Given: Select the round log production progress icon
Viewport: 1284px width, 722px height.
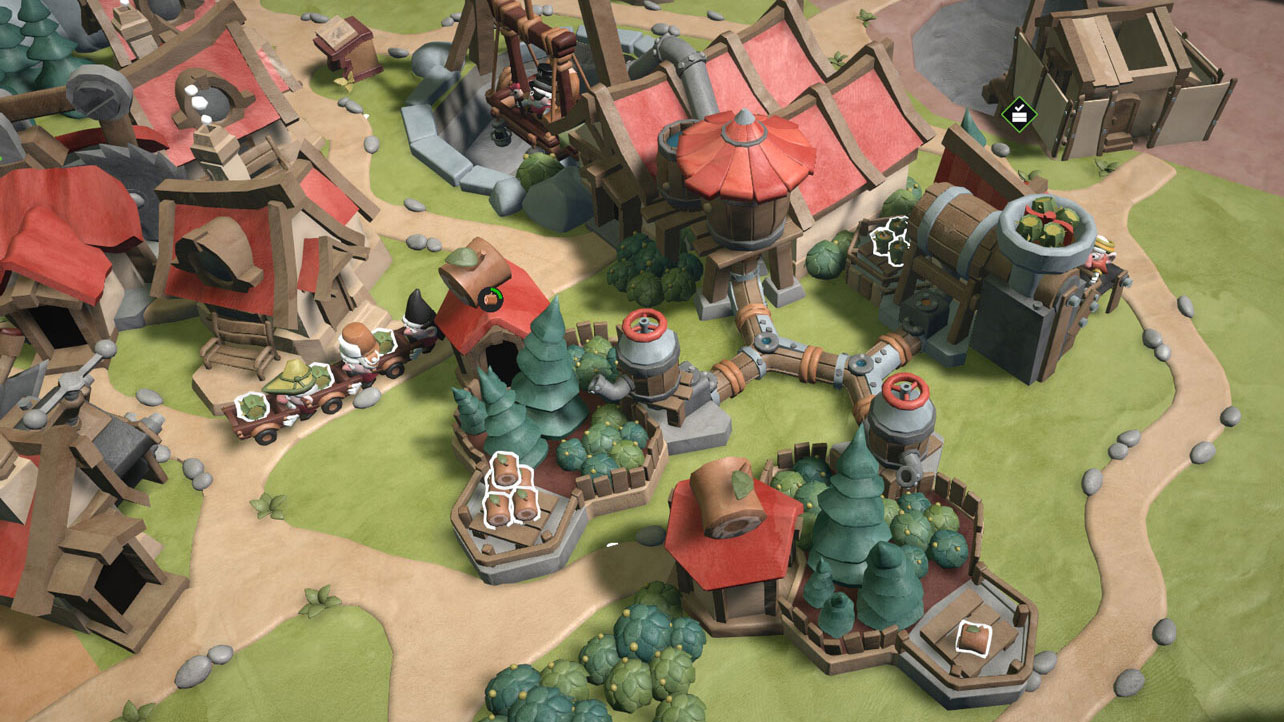Looking at the screenshot, I should click(490, 297).
